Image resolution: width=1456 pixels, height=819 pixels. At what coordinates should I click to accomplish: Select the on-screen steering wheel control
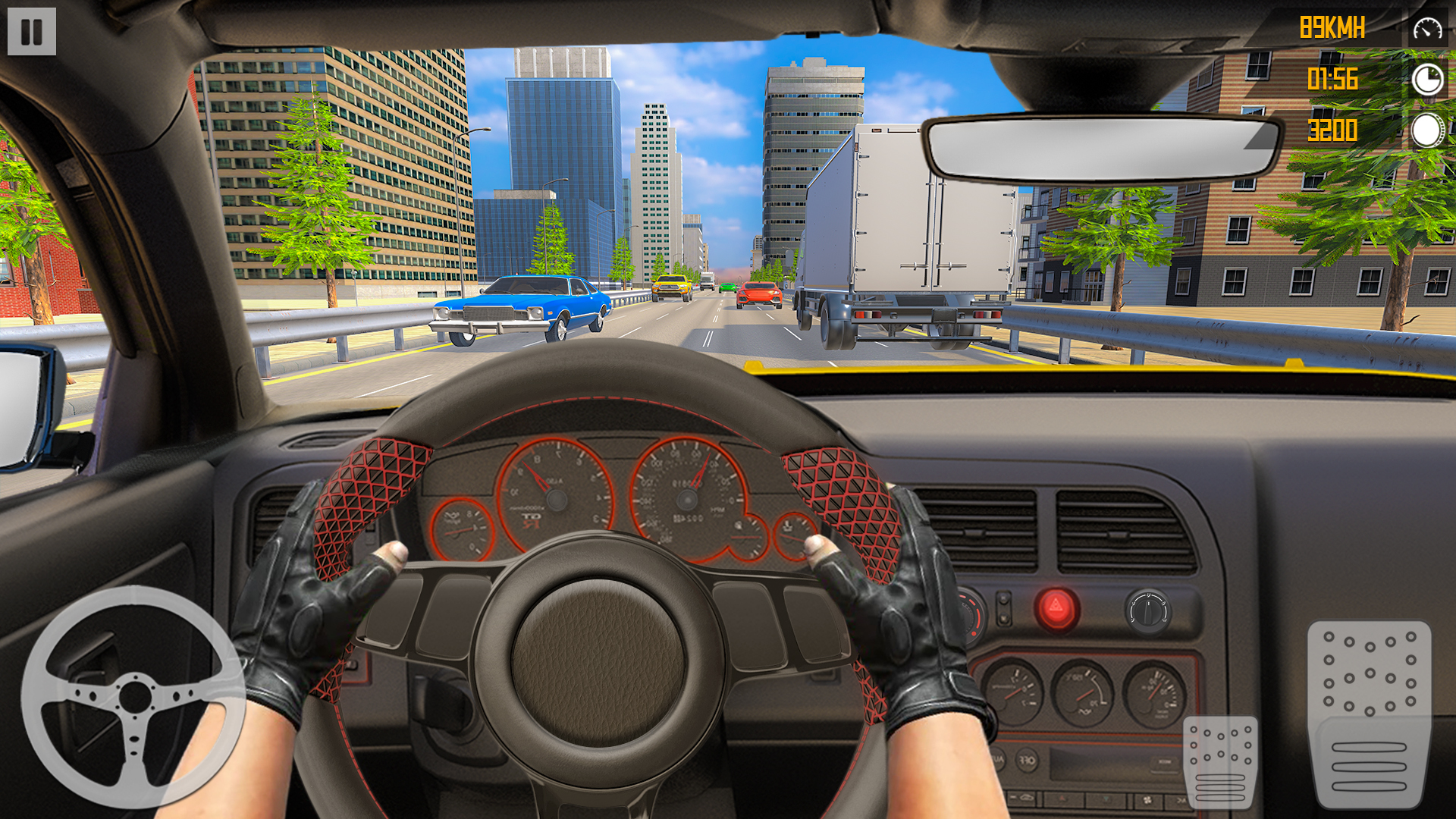tap(135, 695)
